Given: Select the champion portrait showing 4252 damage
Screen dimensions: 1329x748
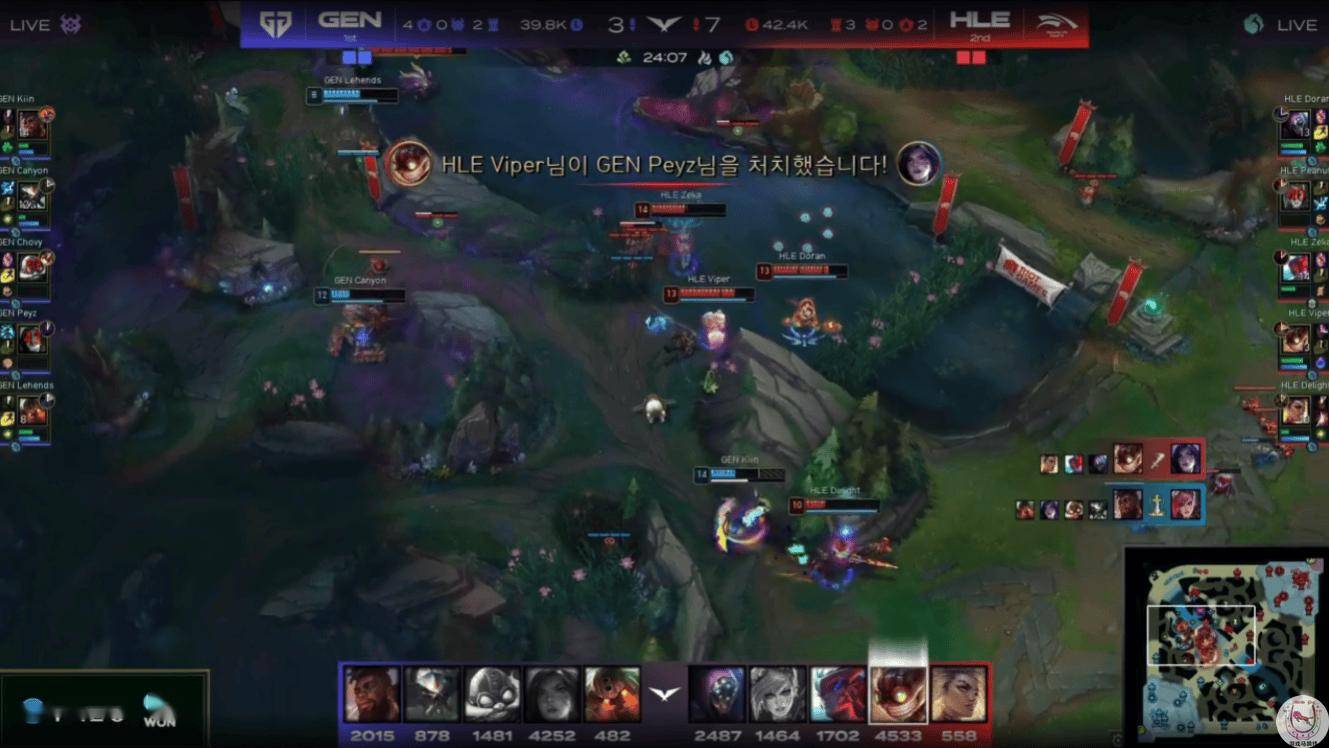Looking at the screenshot, I should pos(552,694).
